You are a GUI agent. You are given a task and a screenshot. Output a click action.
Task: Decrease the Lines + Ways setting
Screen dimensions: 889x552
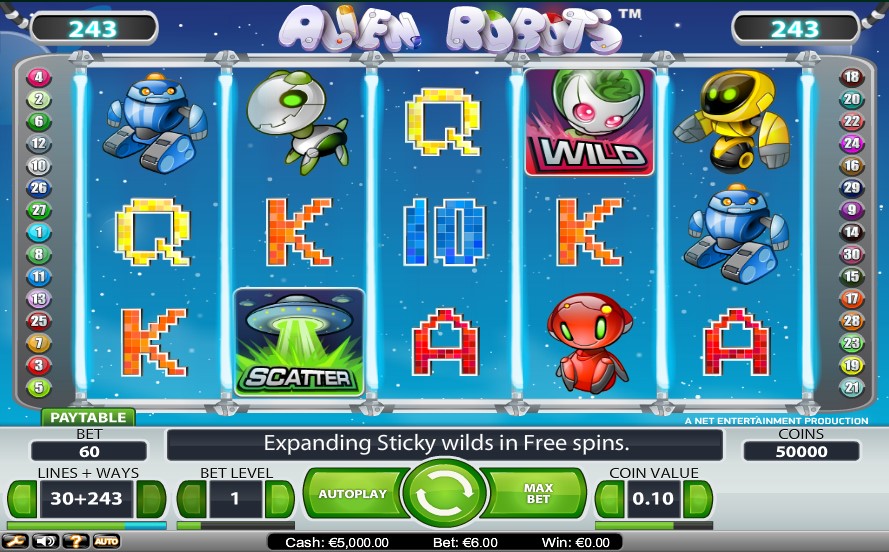22,498
